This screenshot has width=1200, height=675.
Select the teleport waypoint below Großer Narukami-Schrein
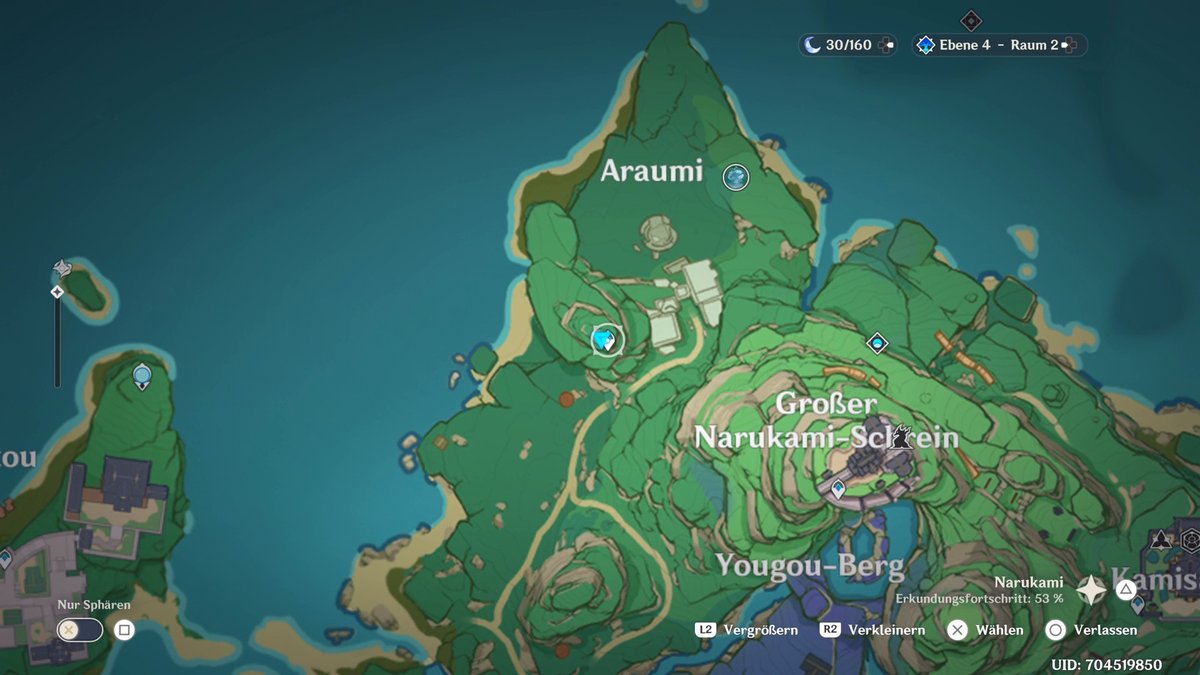(838, 488)
